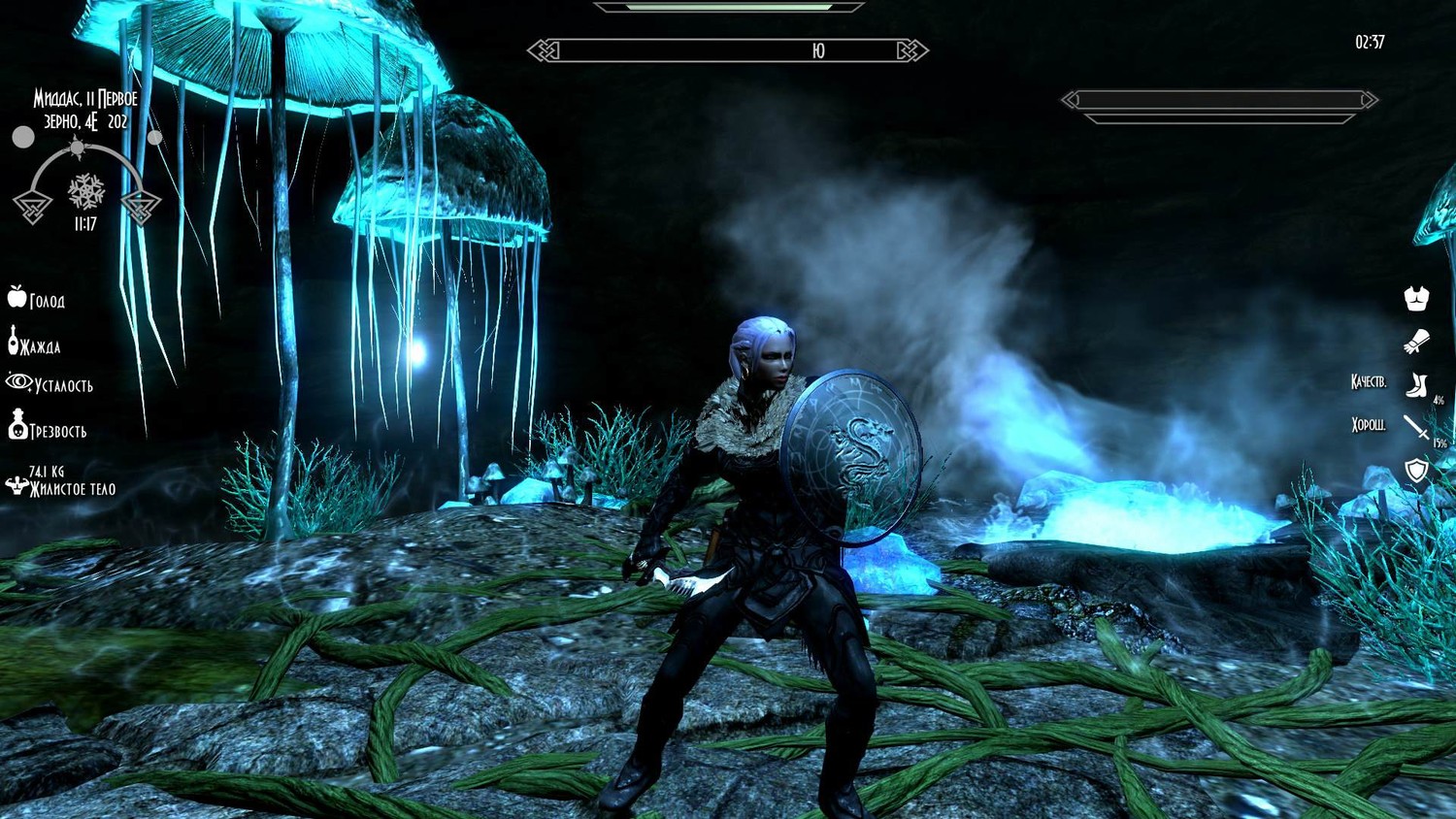The width and height of the screenshot is (1456, 819).
Task: Check the eye fatigue (Усталость) icon
Action: [18, 381]
